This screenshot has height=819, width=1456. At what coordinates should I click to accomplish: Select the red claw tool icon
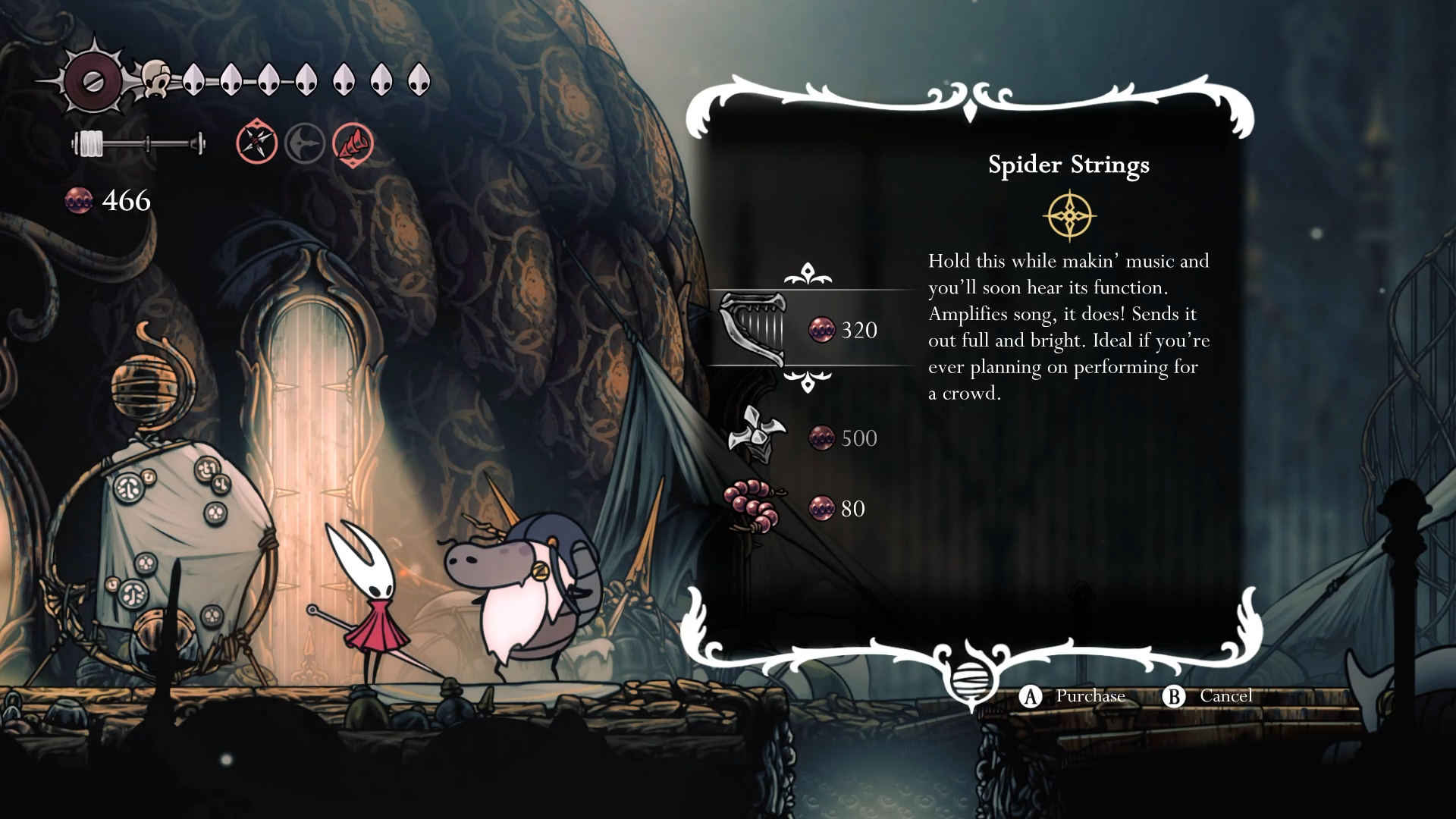pyautogui.click(x=353, y=143)
